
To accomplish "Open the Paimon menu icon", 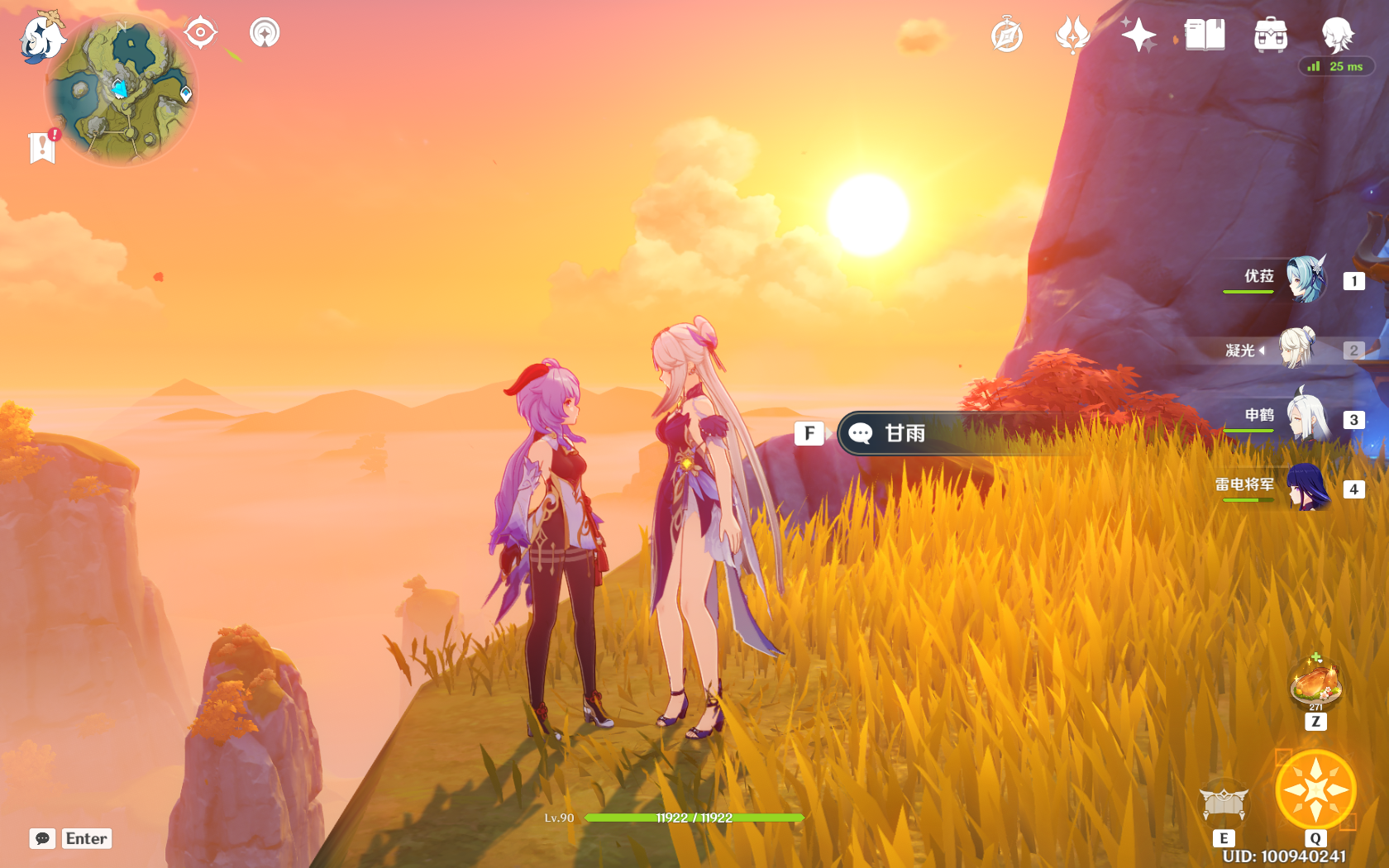I will click(x=41, y=37).
